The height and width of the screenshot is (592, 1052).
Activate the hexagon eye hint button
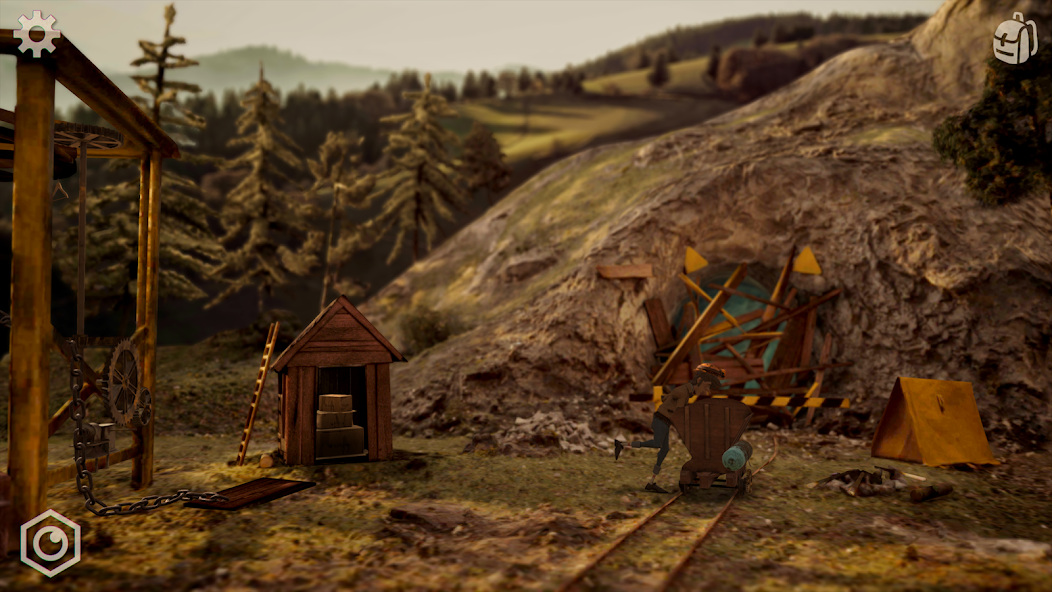tap(50, 543)
